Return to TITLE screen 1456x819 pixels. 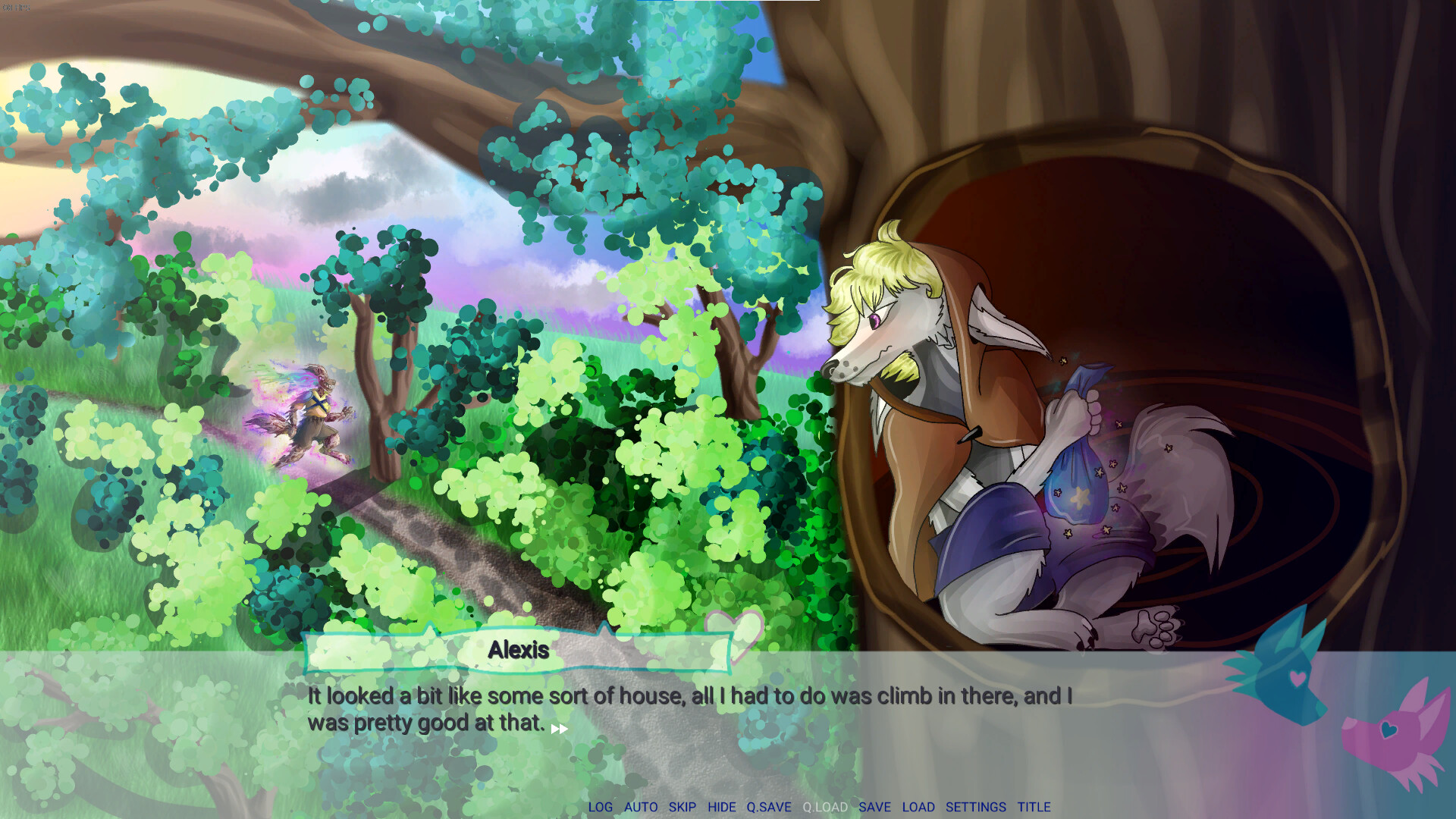pos(1034,808)
